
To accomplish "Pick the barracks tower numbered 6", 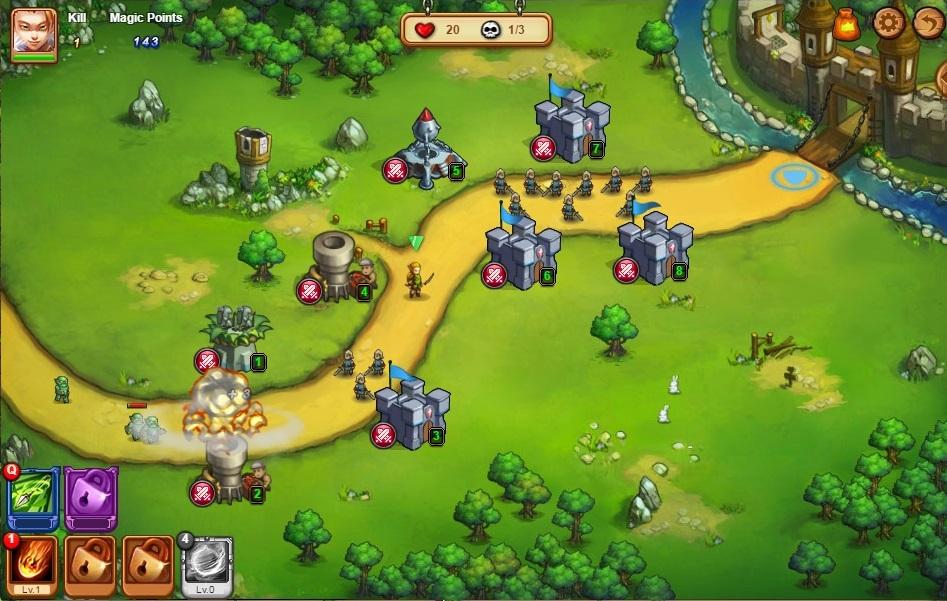I will coord(522,252).
